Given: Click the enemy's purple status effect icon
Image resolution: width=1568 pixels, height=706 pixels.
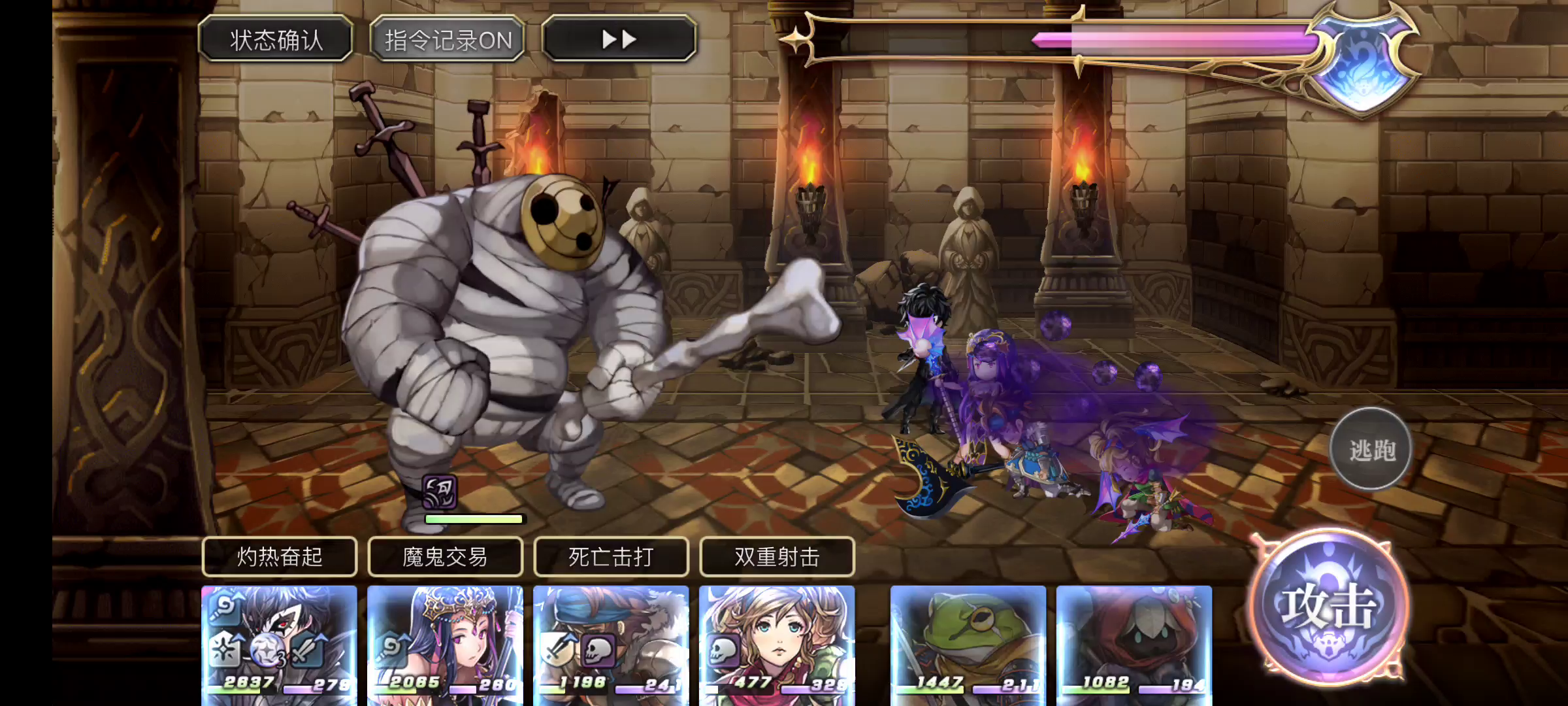Looking at the screenshot, I should click(x=439, y=492).
